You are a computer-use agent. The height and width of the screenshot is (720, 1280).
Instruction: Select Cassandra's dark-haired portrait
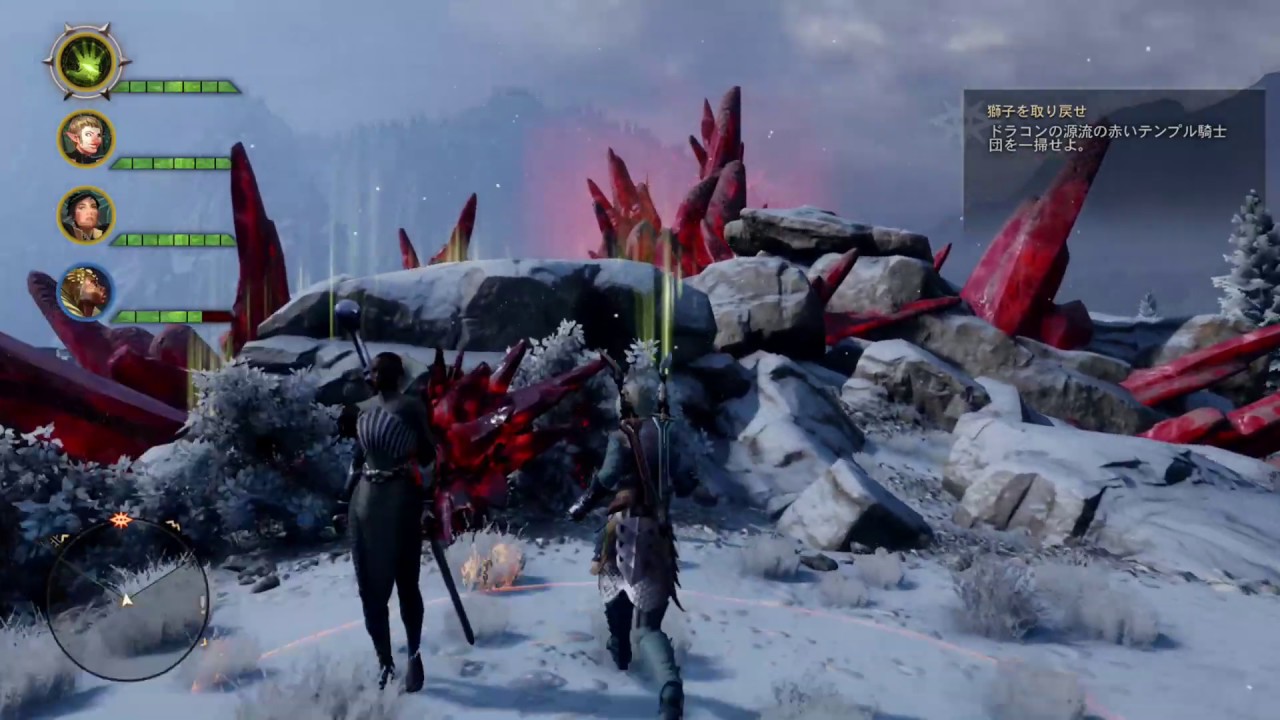[86, 215]
